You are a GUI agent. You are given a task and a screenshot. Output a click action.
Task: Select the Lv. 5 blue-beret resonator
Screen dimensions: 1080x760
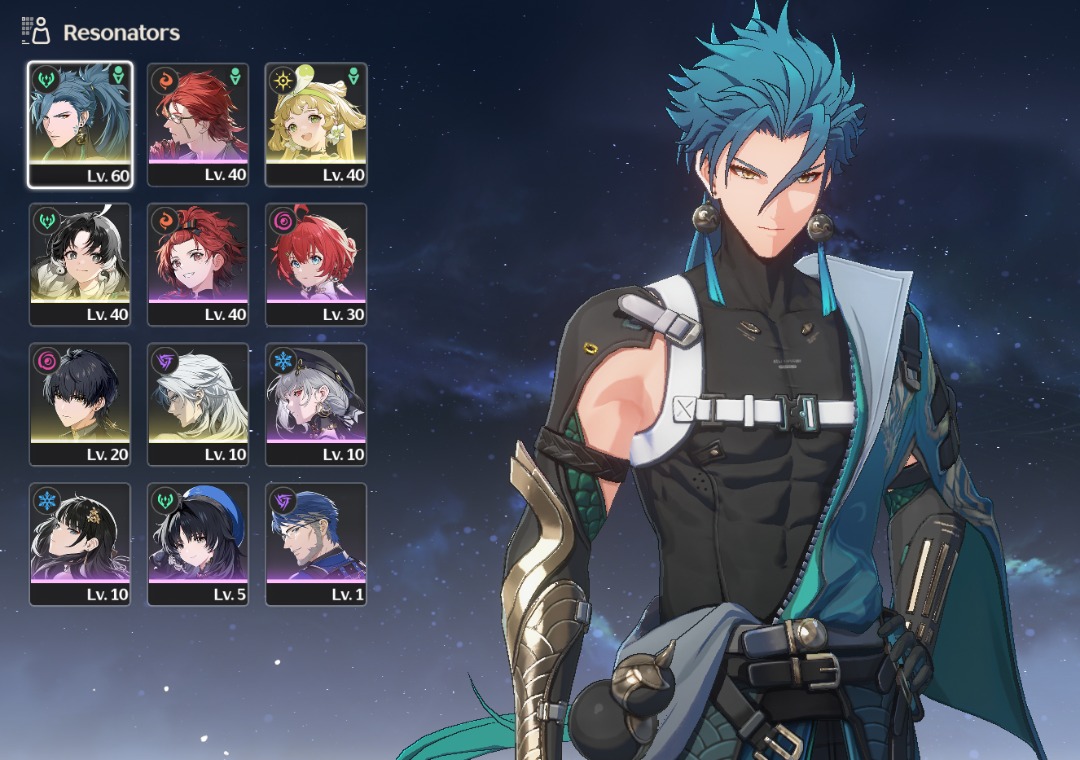(198, 544)
